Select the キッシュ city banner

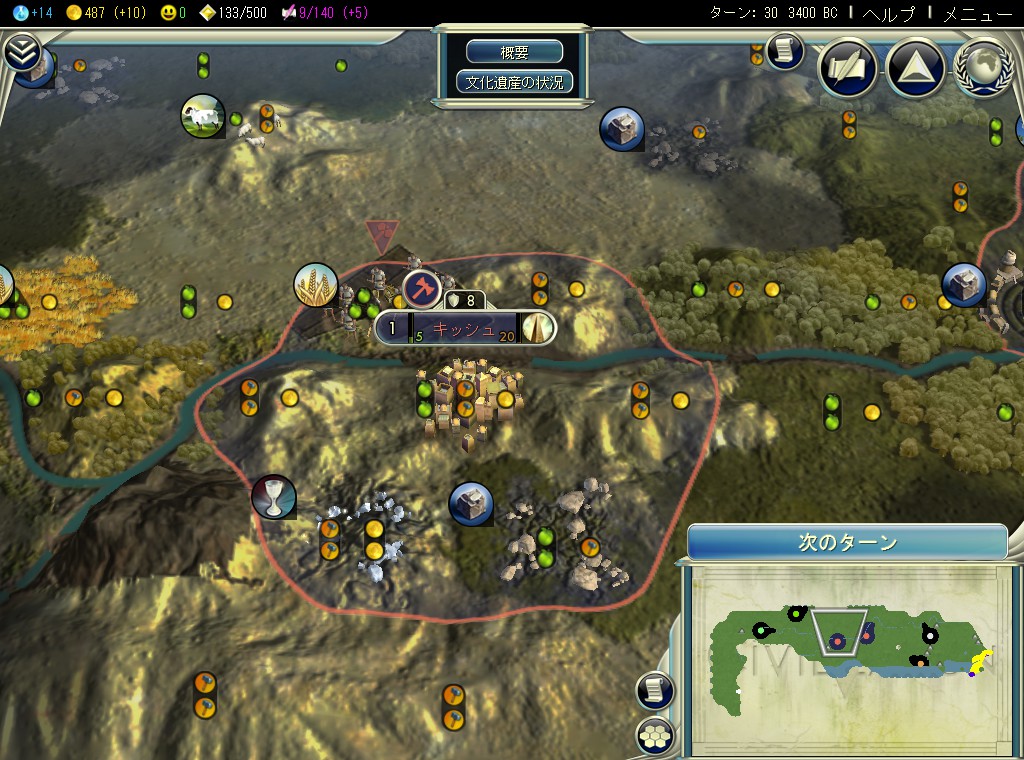pyautogui.click(x=465, y=328)
